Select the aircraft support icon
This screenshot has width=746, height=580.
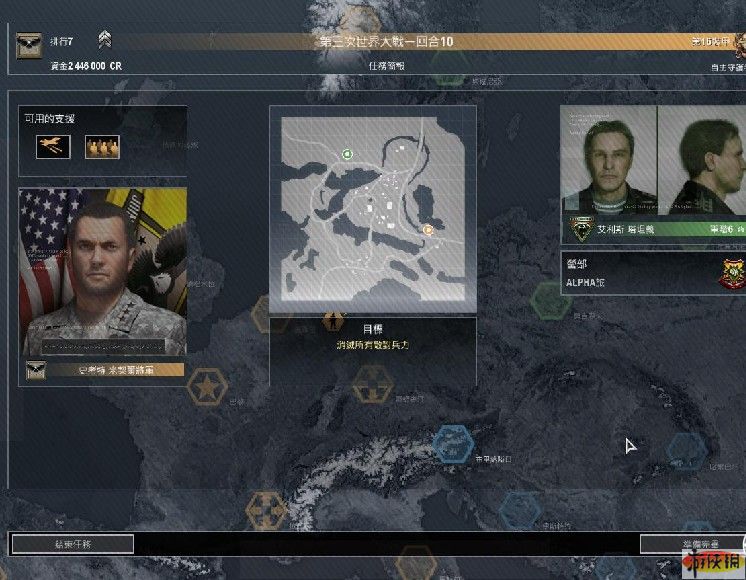tap(50, 147)
